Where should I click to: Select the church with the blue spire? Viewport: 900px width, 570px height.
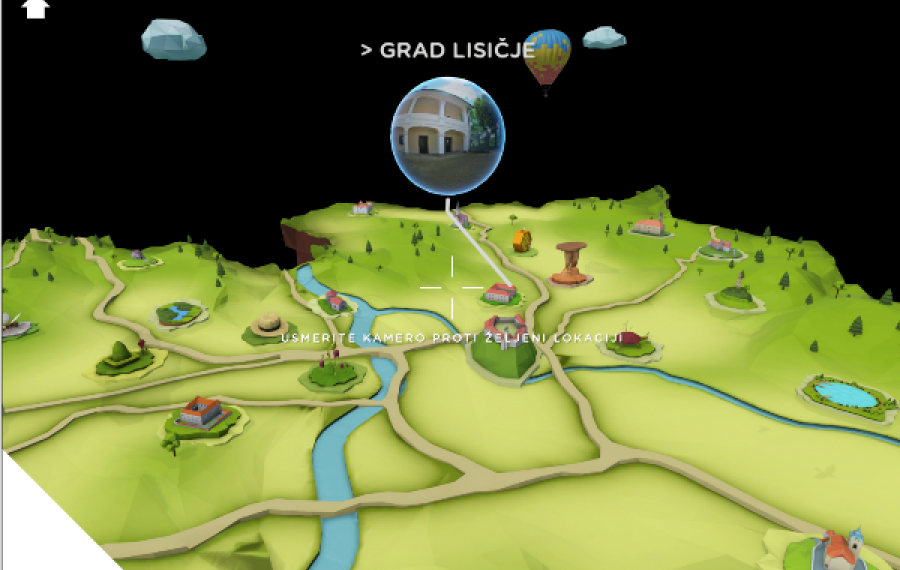[838, 548]
